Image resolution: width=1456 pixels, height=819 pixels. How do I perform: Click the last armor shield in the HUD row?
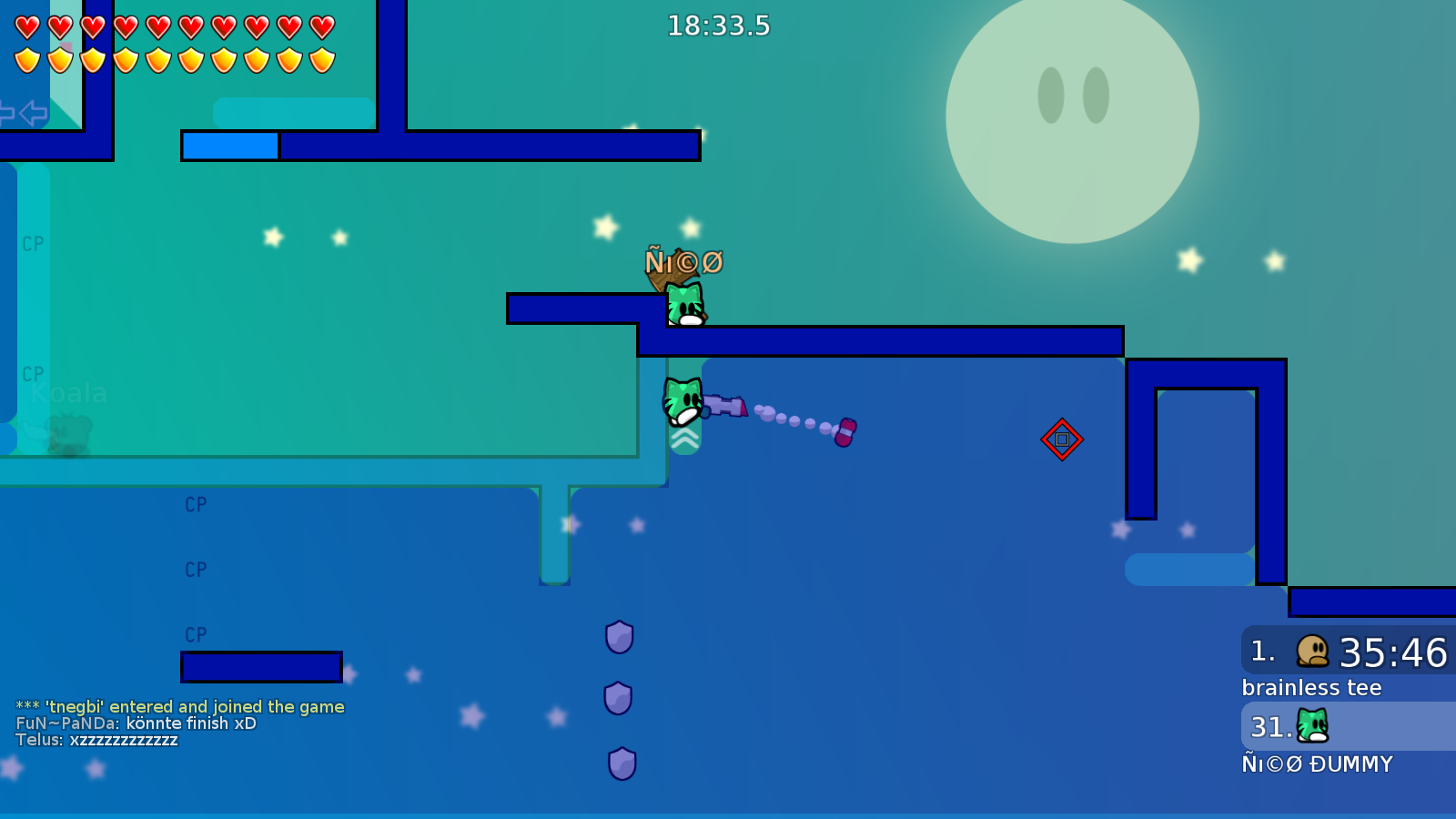pos(320,58)
